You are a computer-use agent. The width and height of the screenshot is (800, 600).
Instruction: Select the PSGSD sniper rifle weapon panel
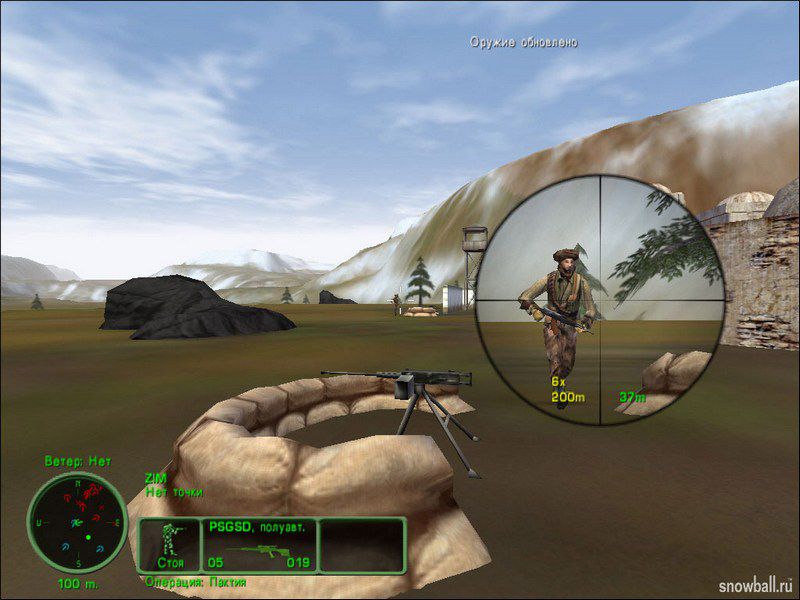coord(260,546)
